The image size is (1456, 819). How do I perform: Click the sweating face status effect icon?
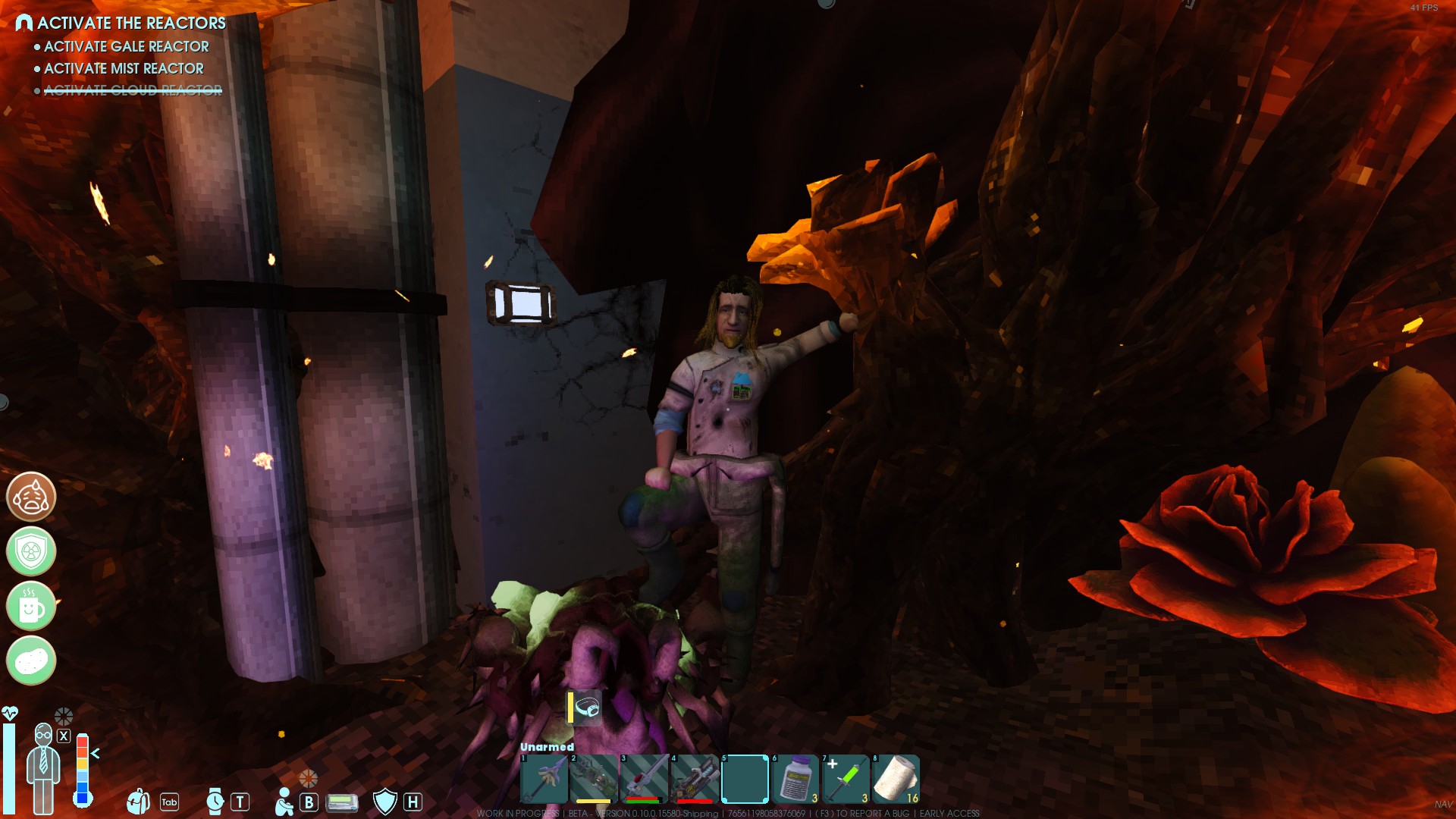click(x=31, y=497)
